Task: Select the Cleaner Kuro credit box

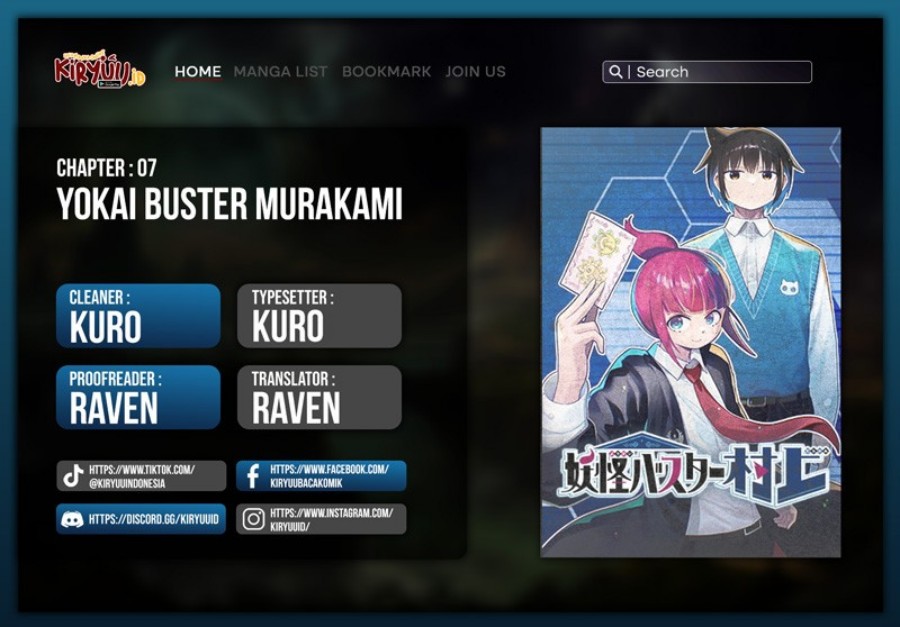Action: click(x=138, y=316)
